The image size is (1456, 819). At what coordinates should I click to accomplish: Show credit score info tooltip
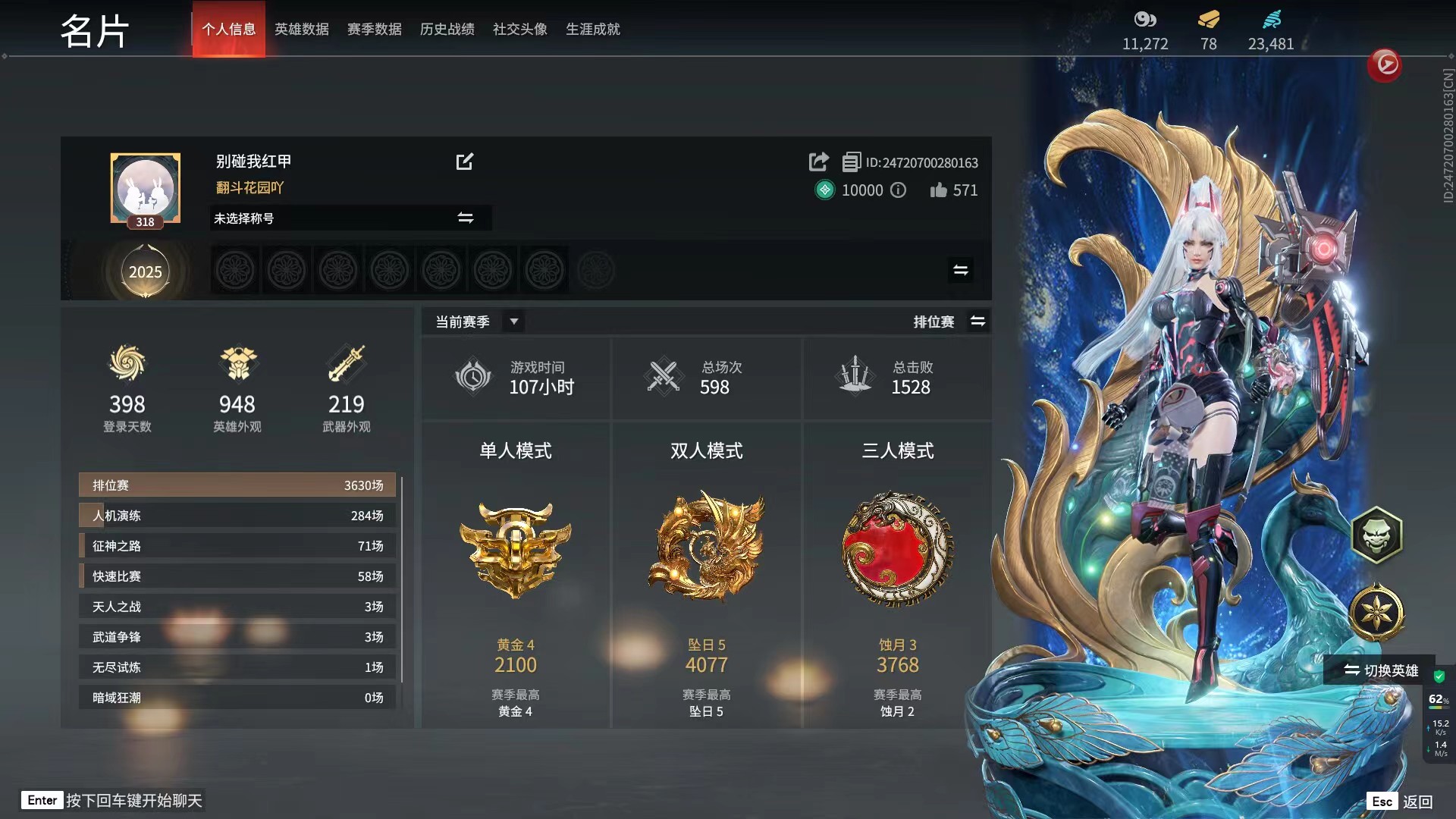pyautogui.click(x=898, y=190)
